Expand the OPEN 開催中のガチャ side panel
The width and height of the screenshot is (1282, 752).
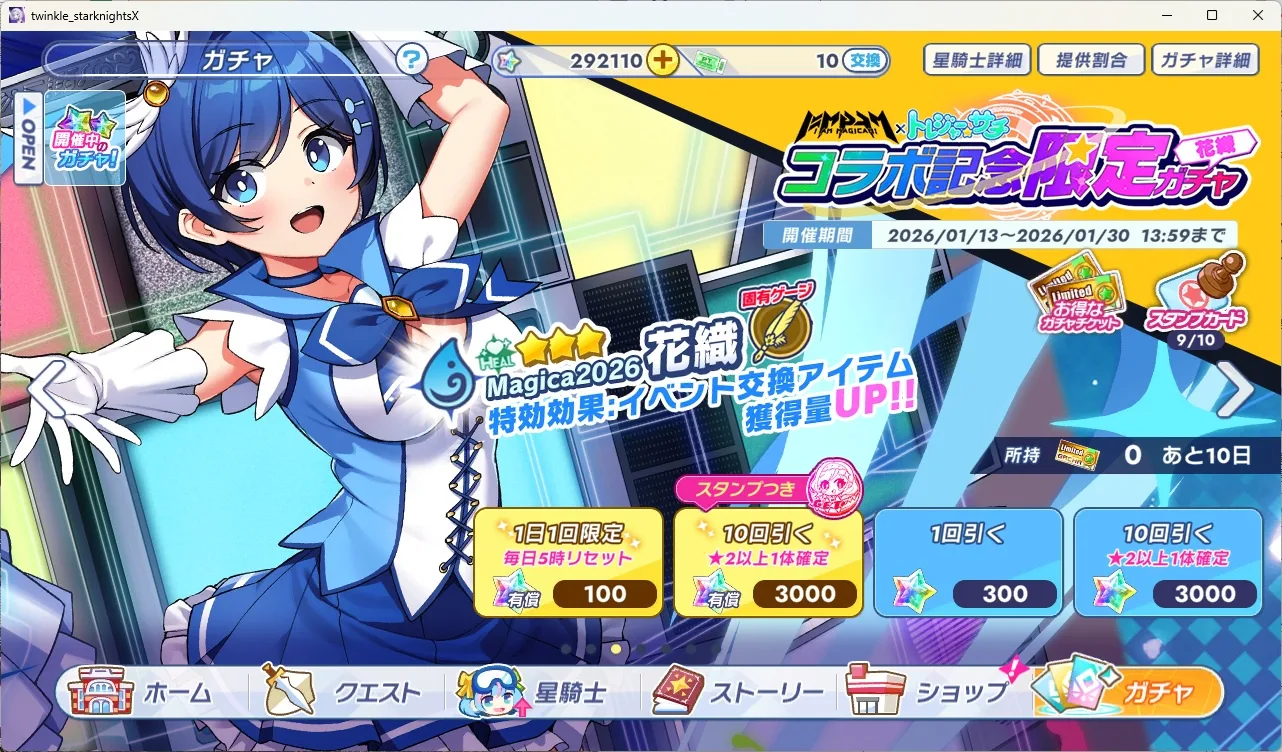[30, 138]
